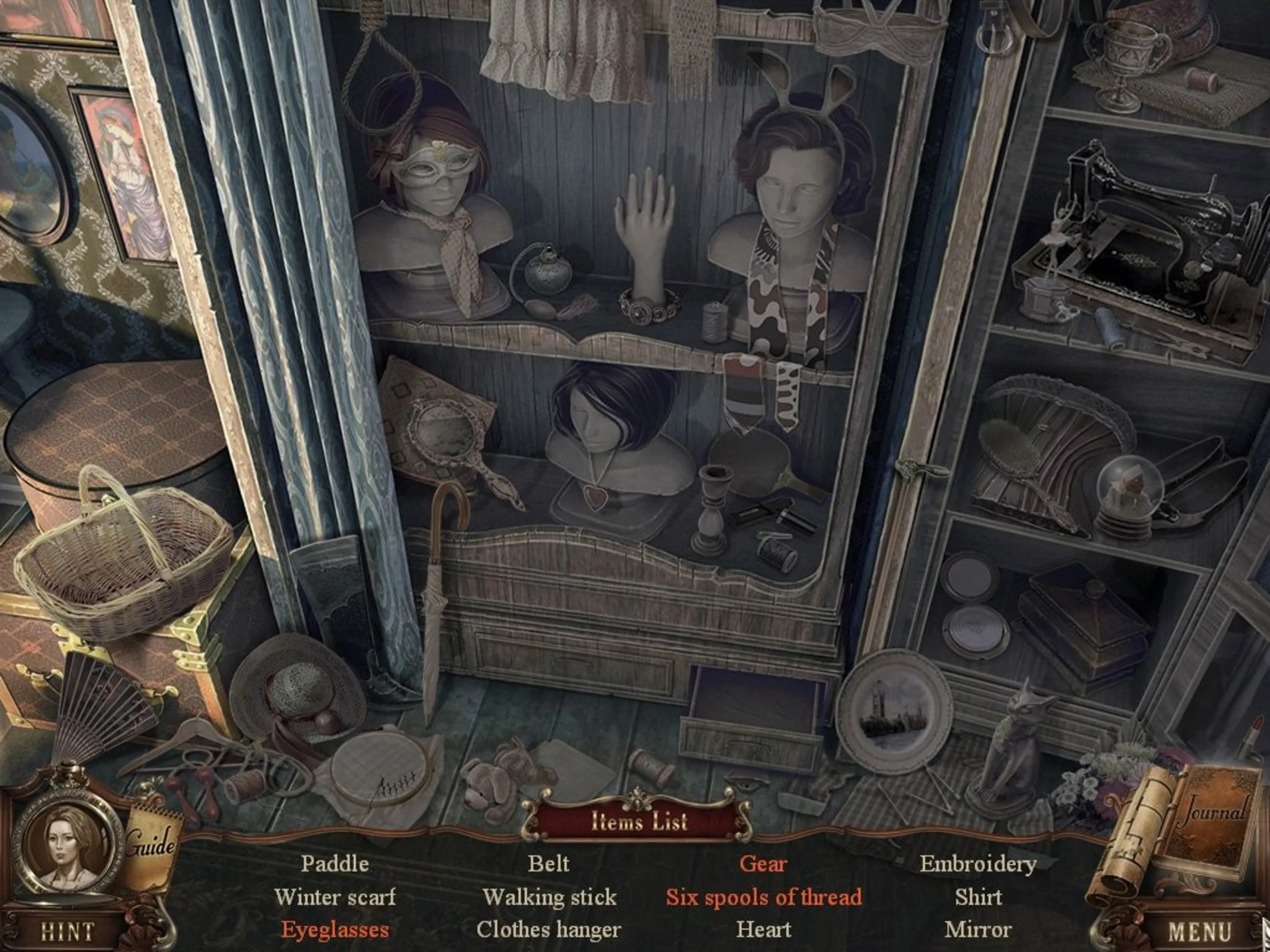This screenshot has height=952, width=1270.
Task: Choose Mirror in the items list
Action: [x=978, y=930]
